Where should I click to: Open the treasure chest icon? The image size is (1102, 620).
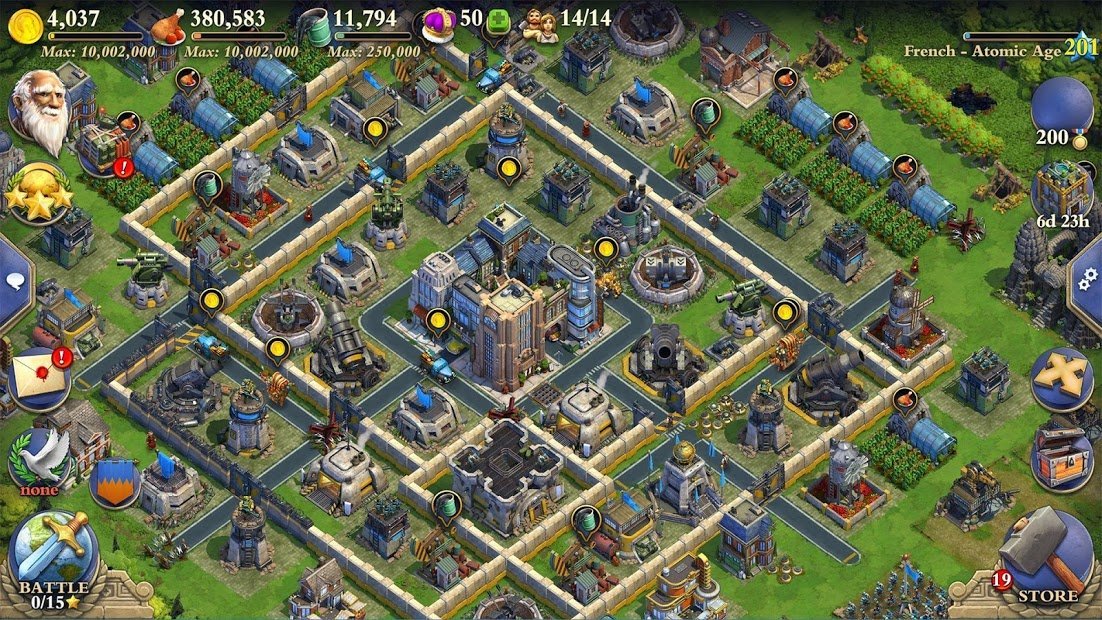click(x=1061, y=456)
